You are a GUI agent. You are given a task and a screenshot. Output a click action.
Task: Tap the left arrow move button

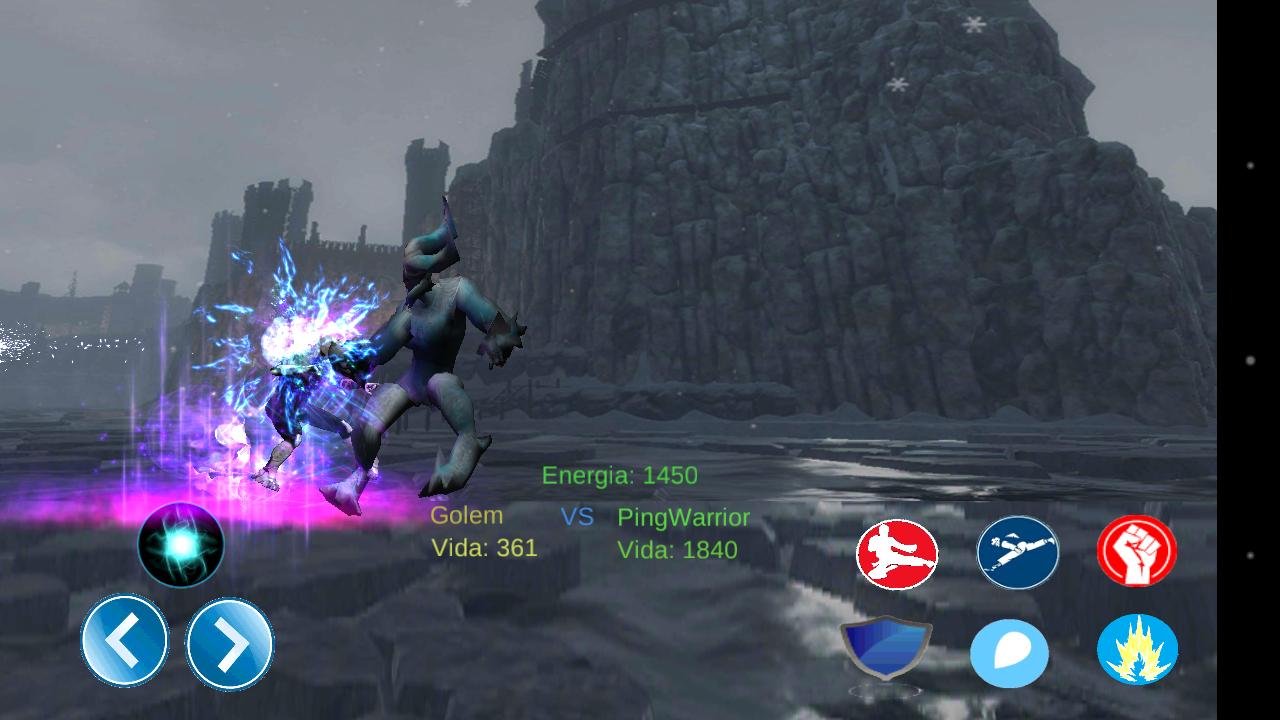(125, 641)
